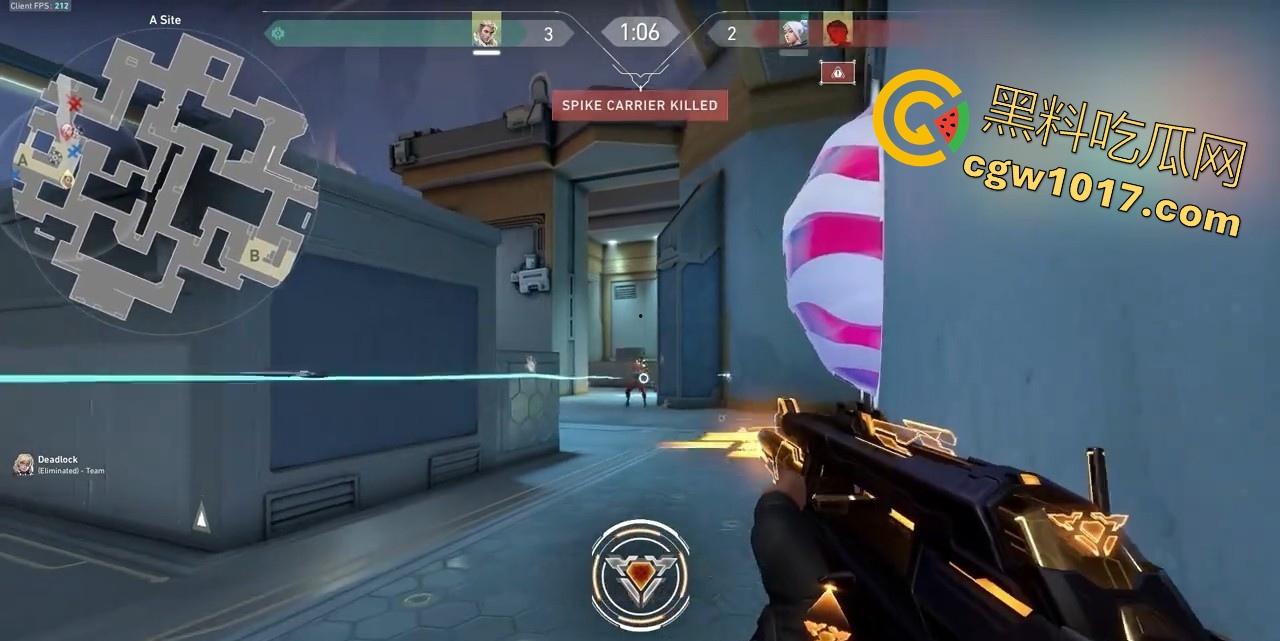Click the circular minimap of A Site
Screen dimensions: 1280x641
tap(158, 175)
